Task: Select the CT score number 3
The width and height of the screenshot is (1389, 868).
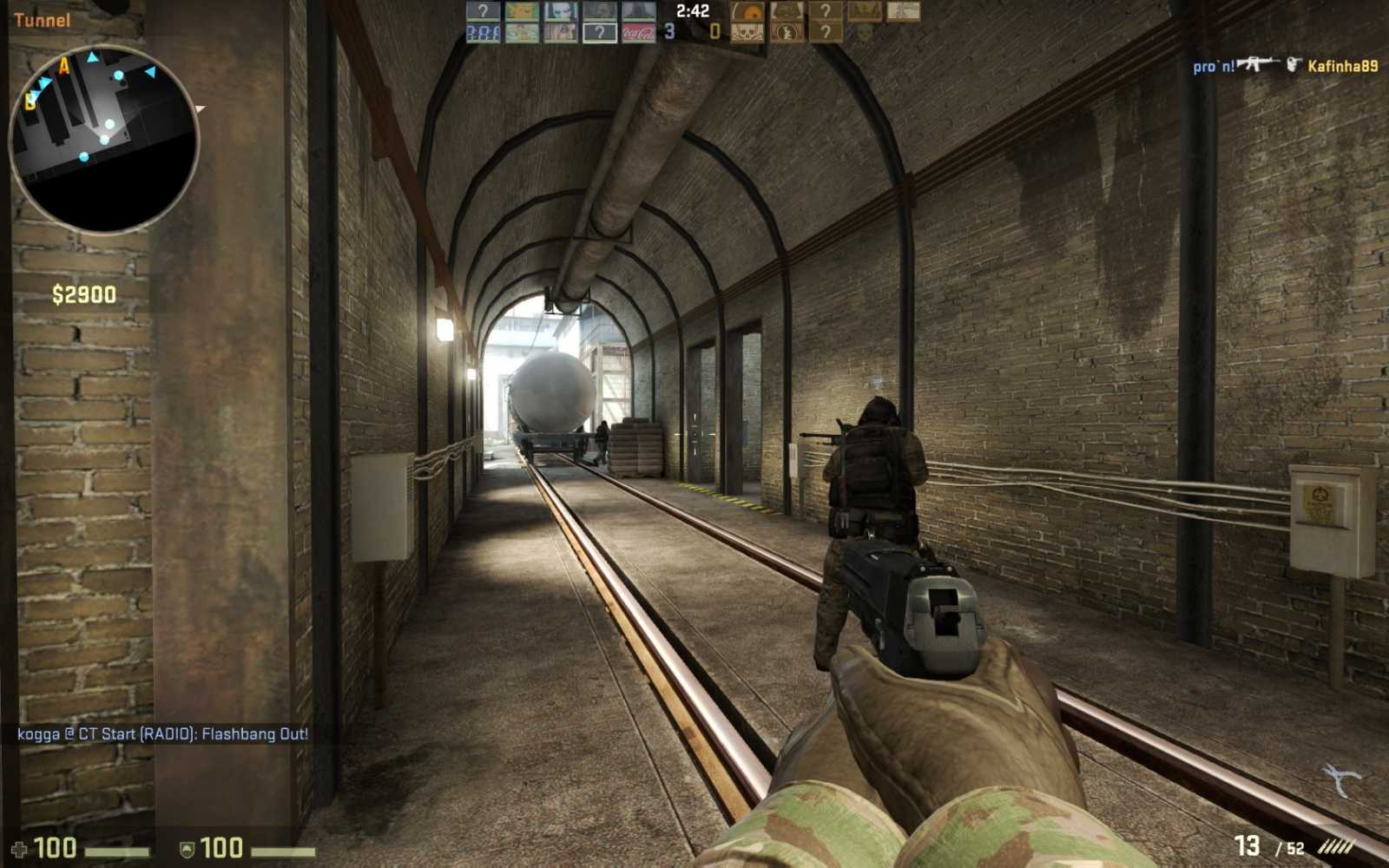Action: pyautogui.click(x=668, y=31)
